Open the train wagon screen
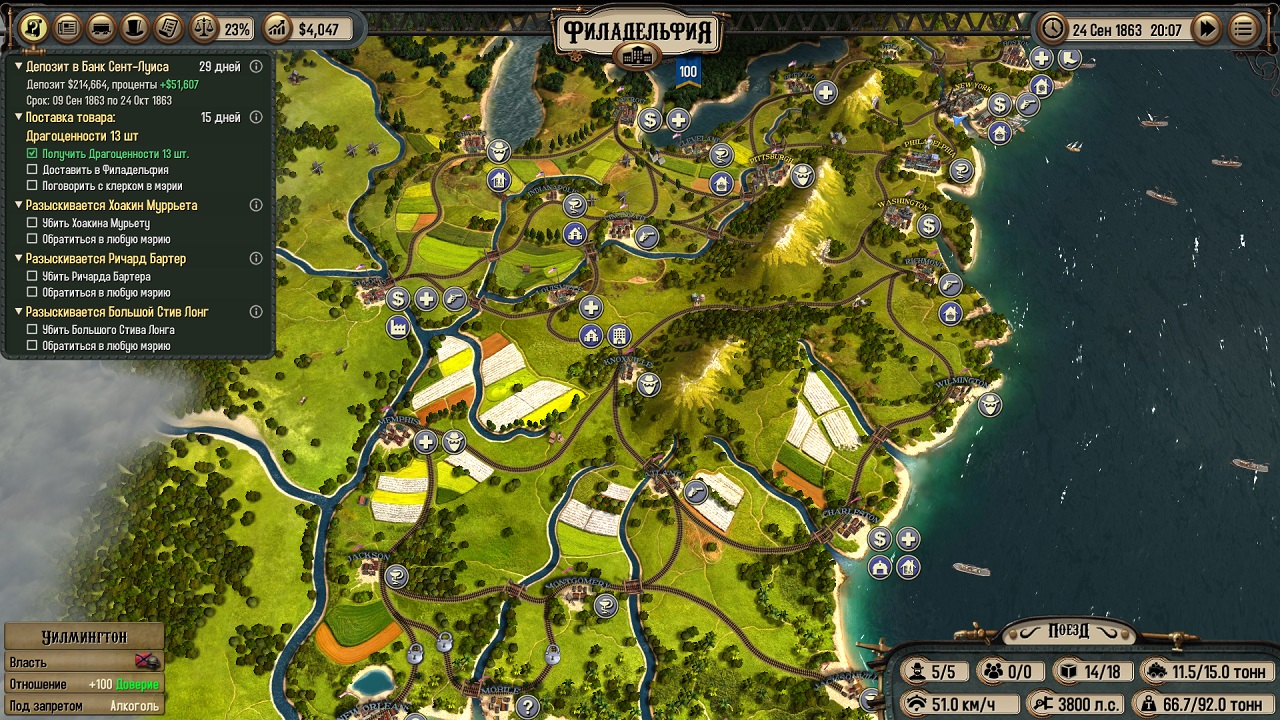The width and height of the screenshot is (1280, 720). (x=101, y=28)
